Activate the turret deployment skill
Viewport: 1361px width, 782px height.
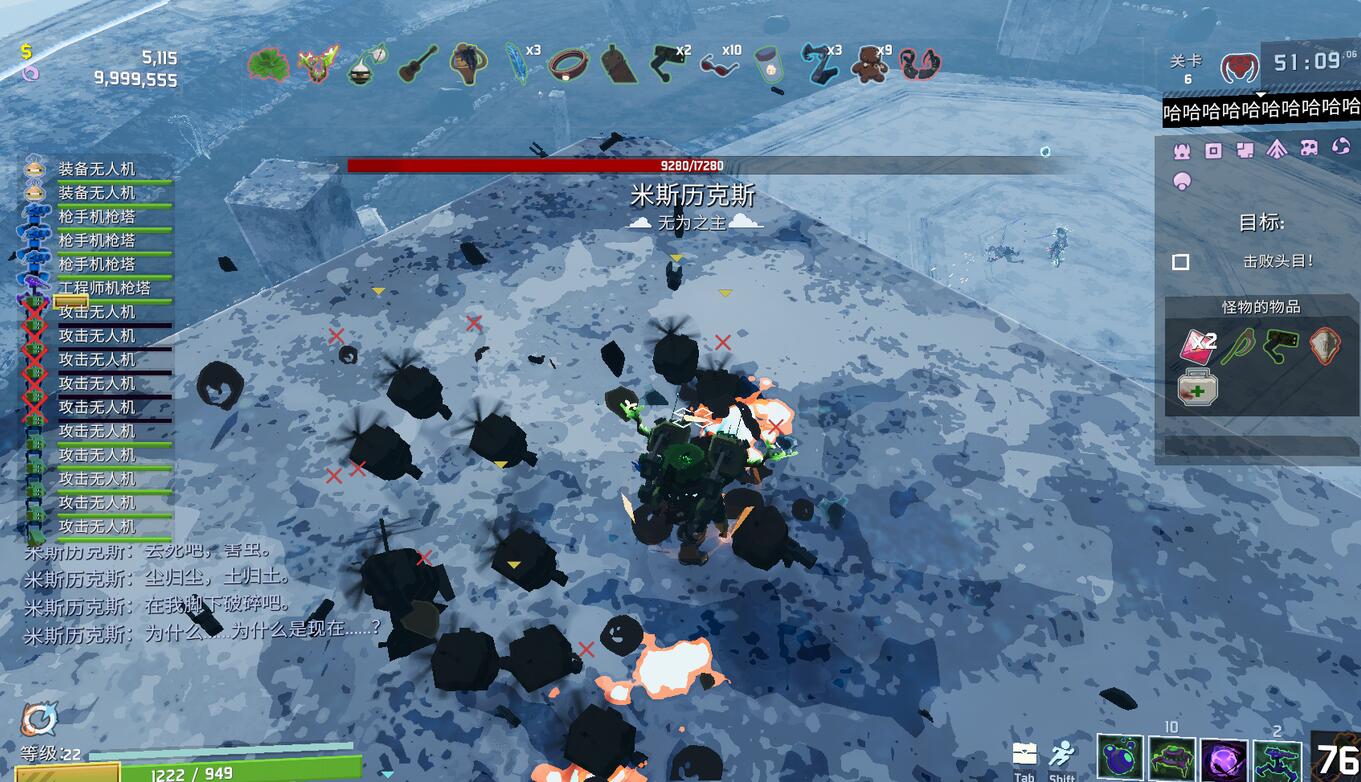point(1277,758)
